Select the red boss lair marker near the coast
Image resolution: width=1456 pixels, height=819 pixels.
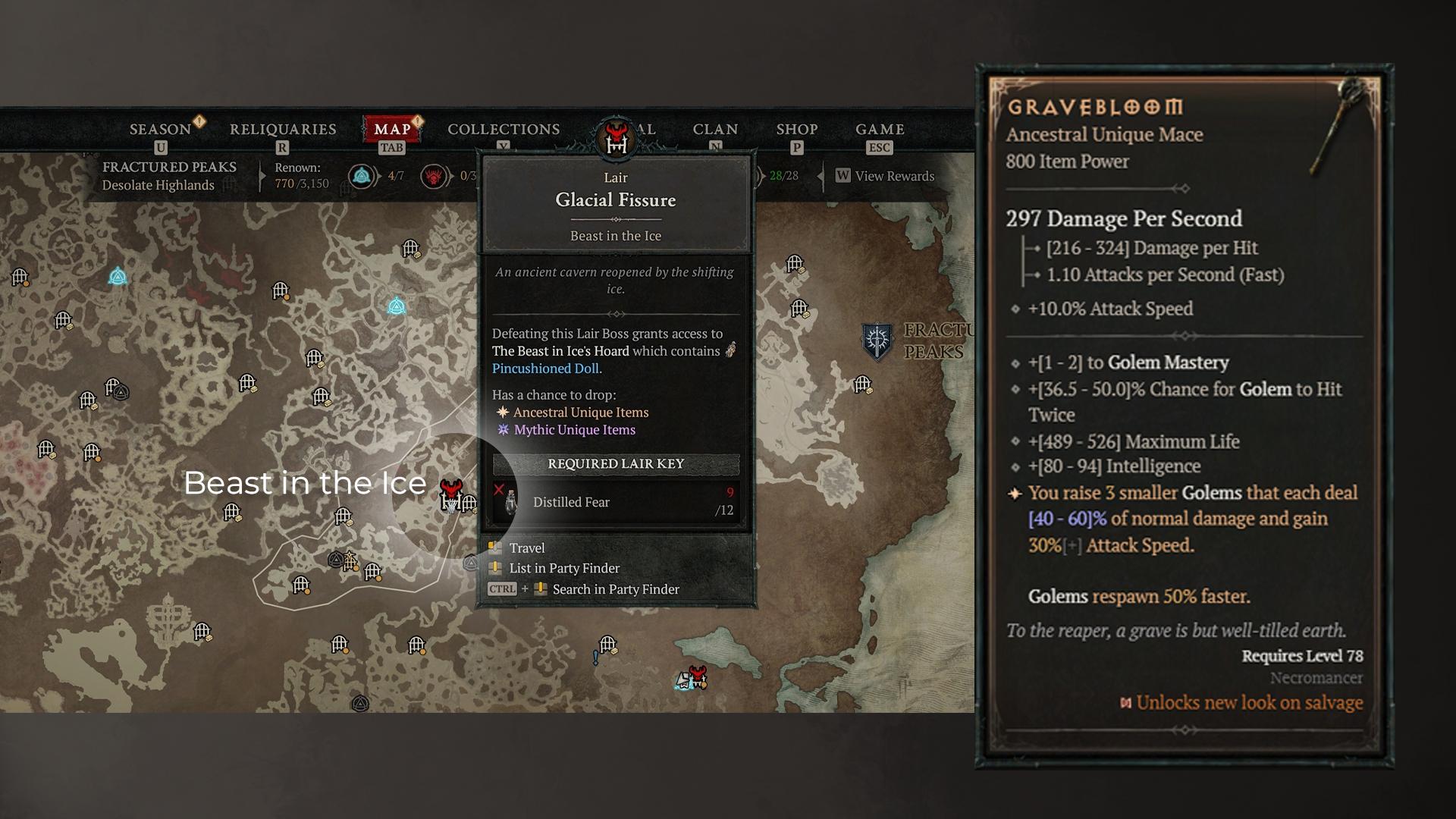698,675
